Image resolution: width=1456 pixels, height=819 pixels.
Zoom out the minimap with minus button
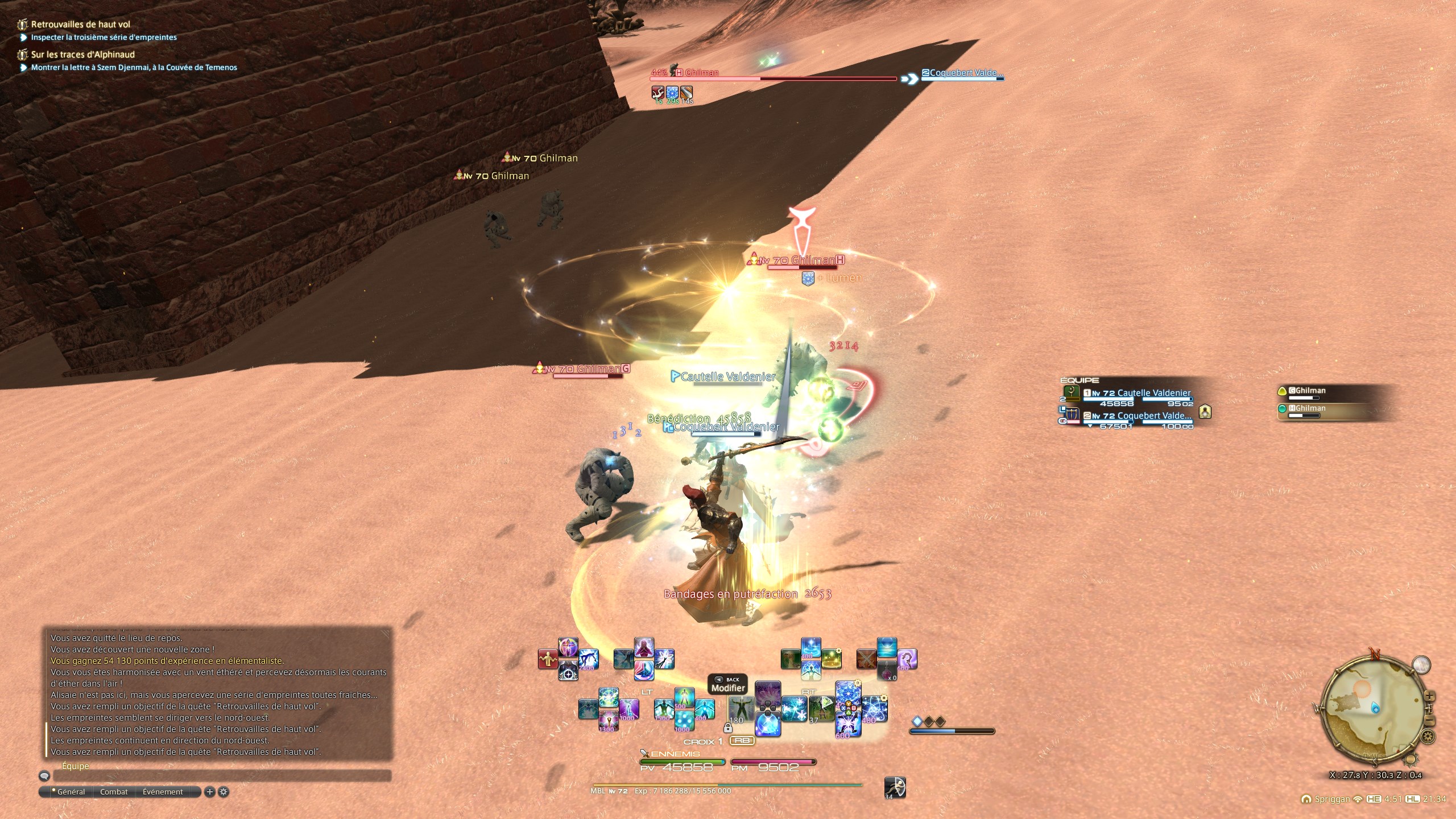click(1430, 721)
